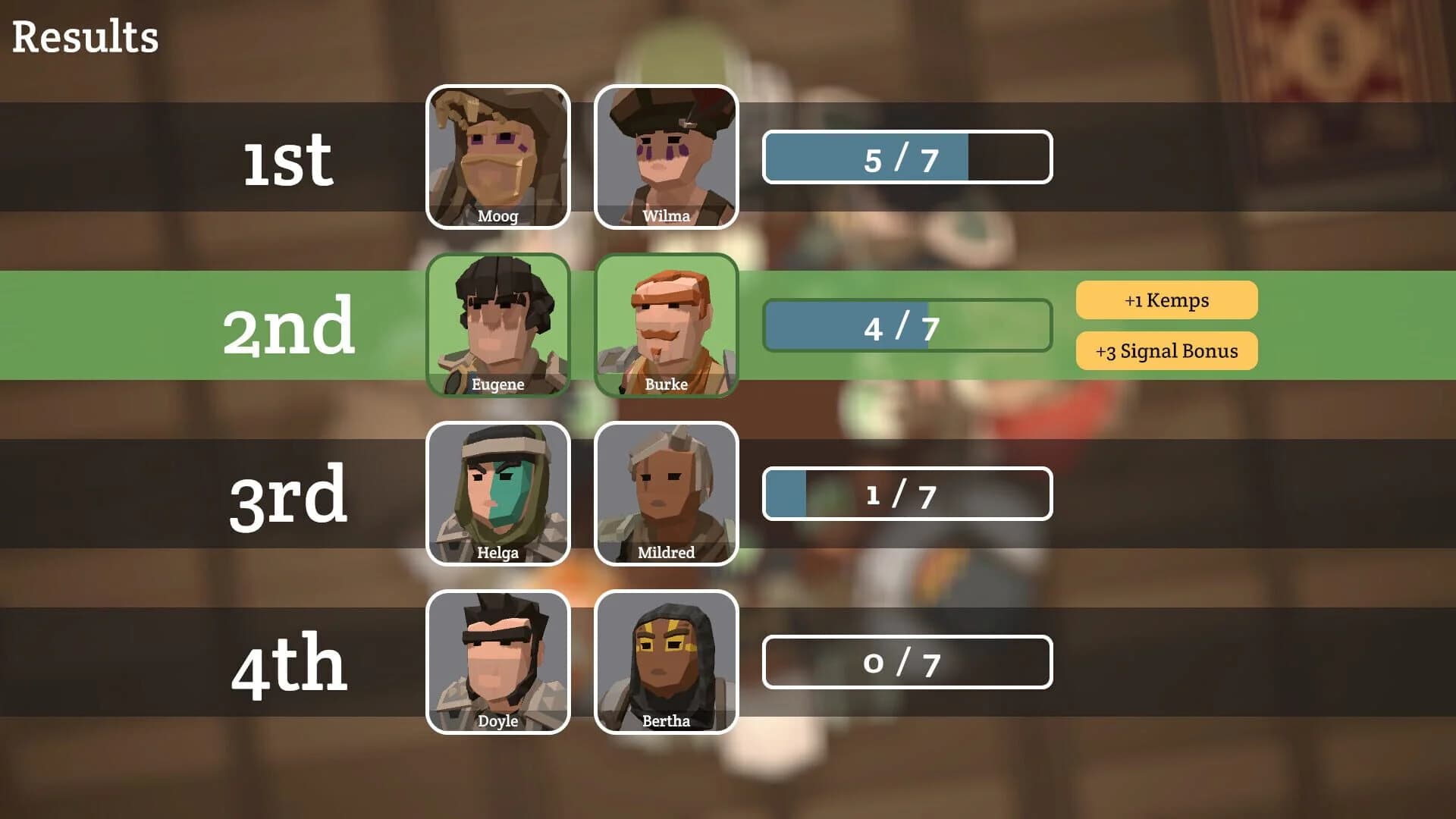
Task: Select Mildred's character portrait
Action: pyautogui.click(x=667, y=493)
